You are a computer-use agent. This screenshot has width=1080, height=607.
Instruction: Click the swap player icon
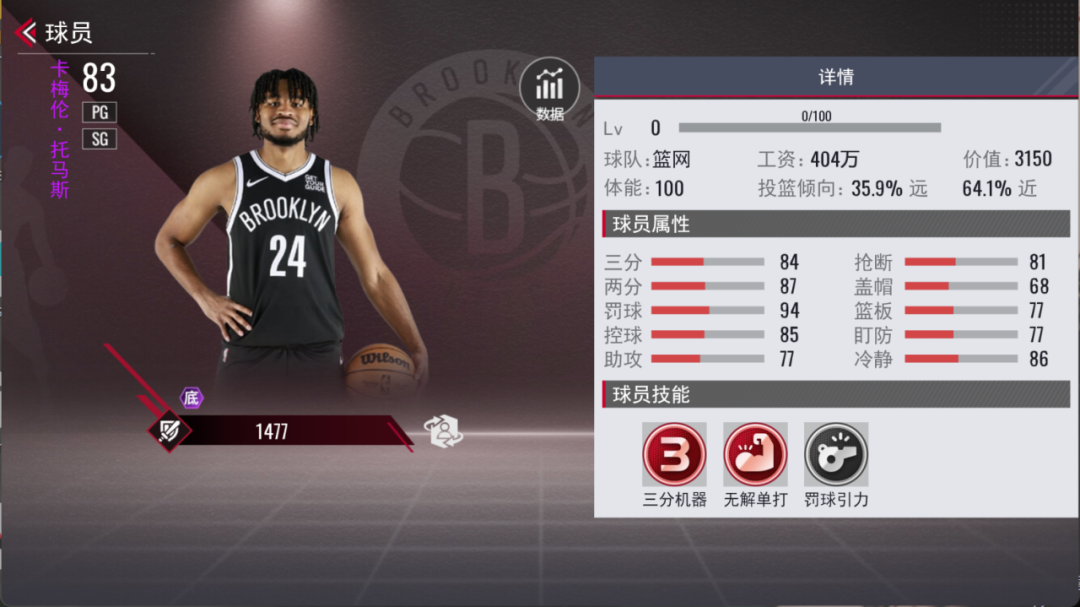[443, 431]
